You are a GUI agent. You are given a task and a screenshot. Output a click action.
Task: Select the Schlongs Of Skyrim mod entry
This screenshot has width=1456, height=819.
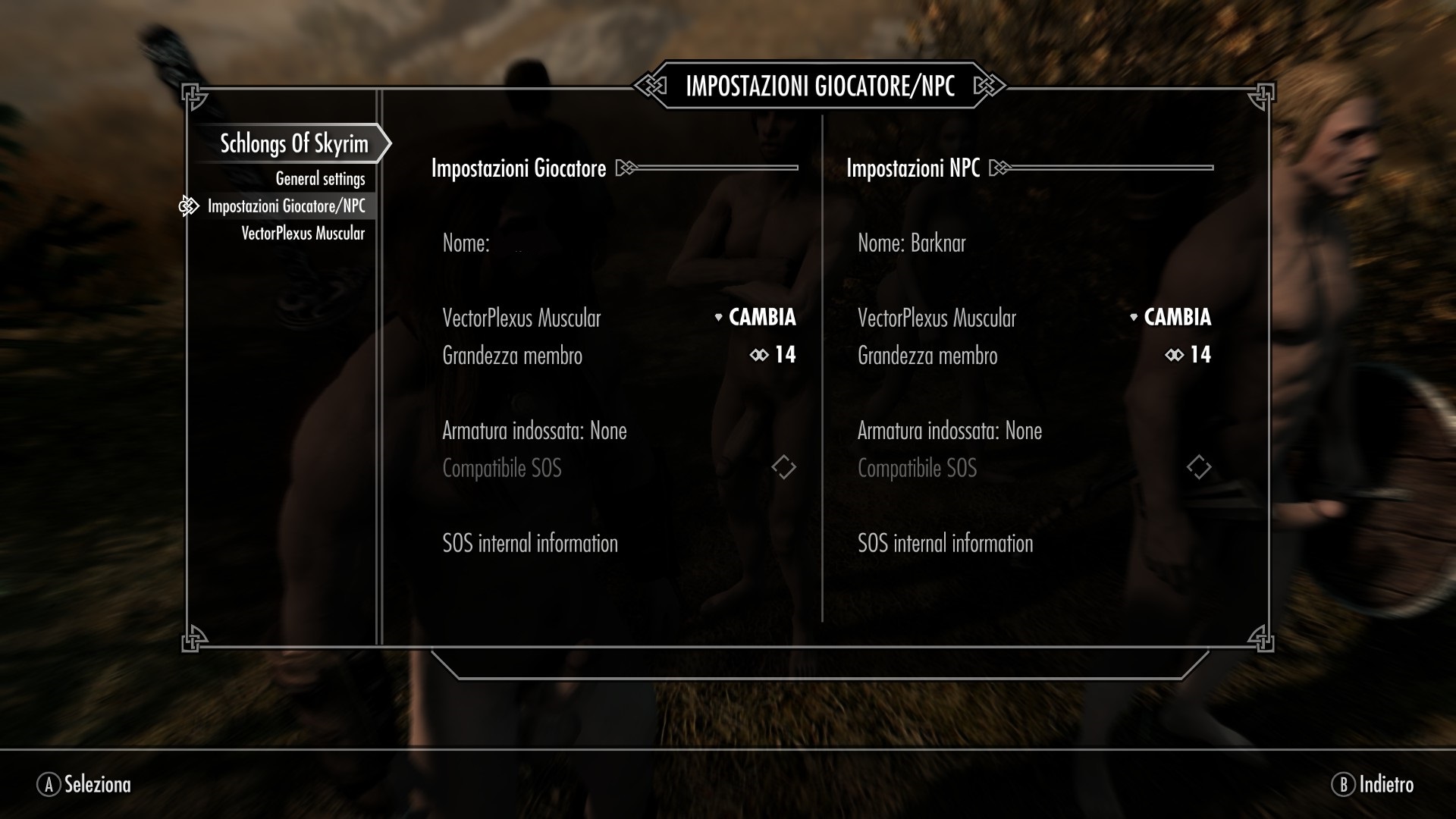point(293,144)
